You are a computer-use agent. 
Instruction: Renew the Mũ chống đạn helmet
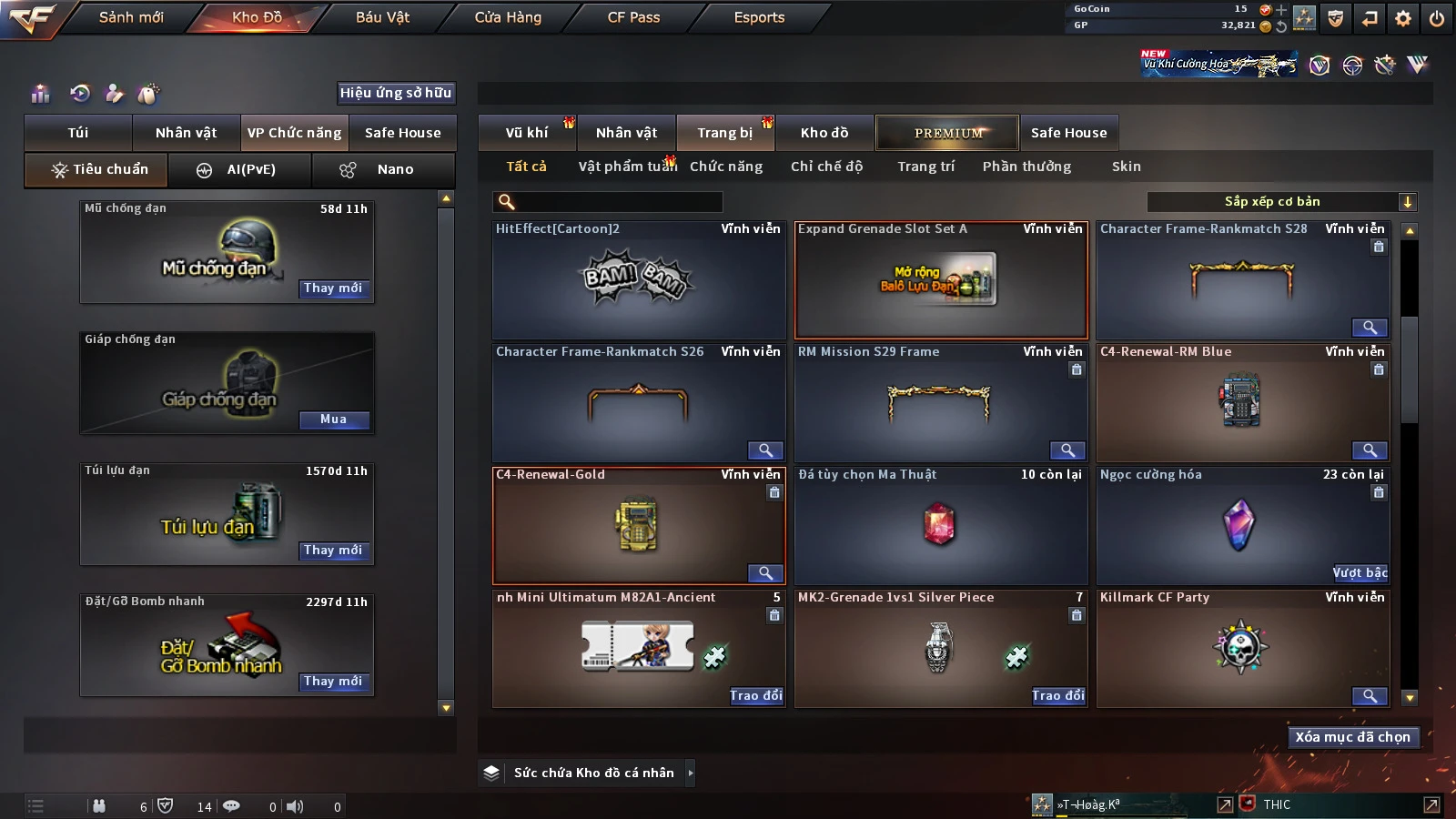[x=333, y=288]
